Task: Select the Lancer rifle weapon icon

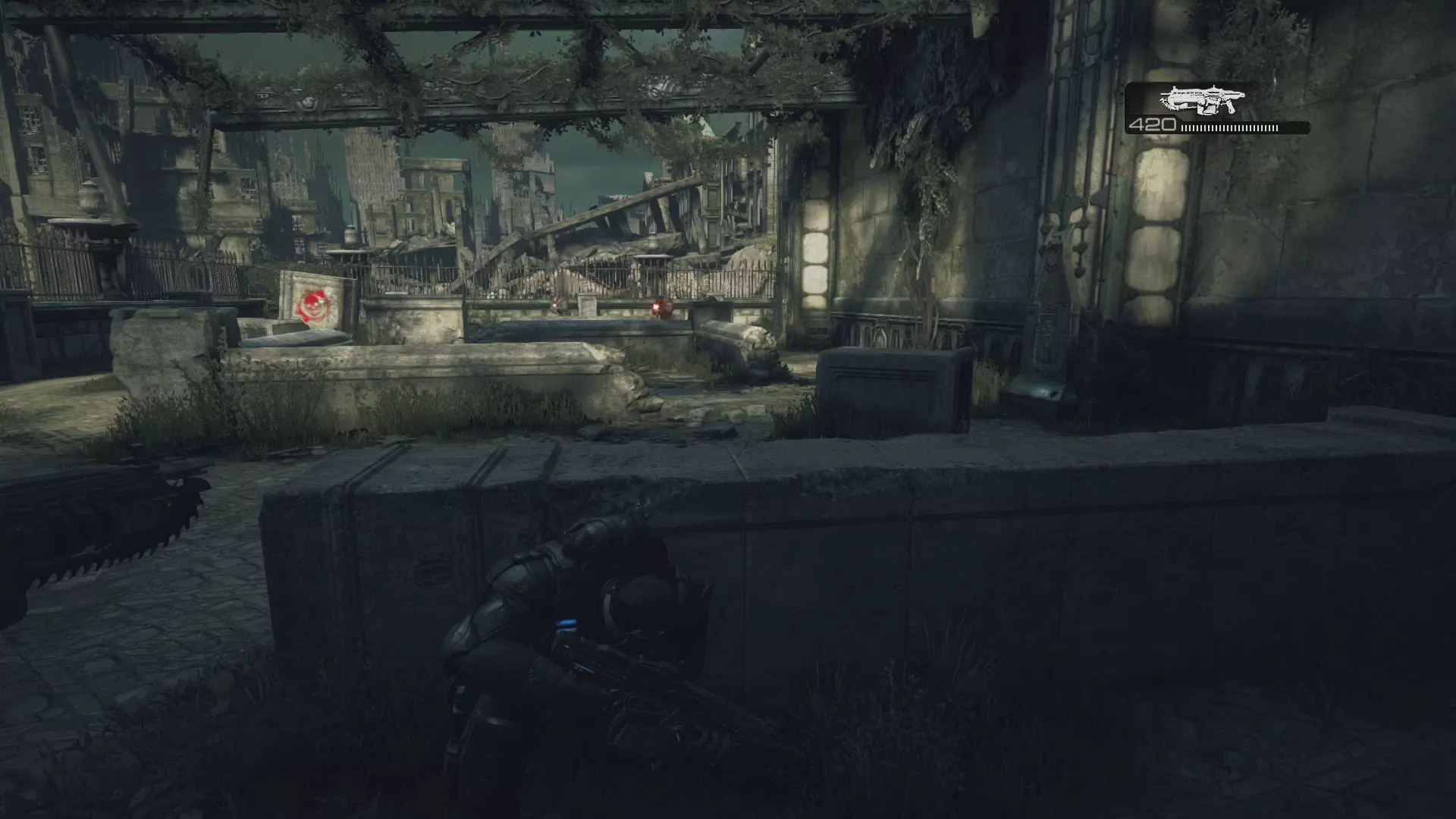Action: tap(1201, 100)
